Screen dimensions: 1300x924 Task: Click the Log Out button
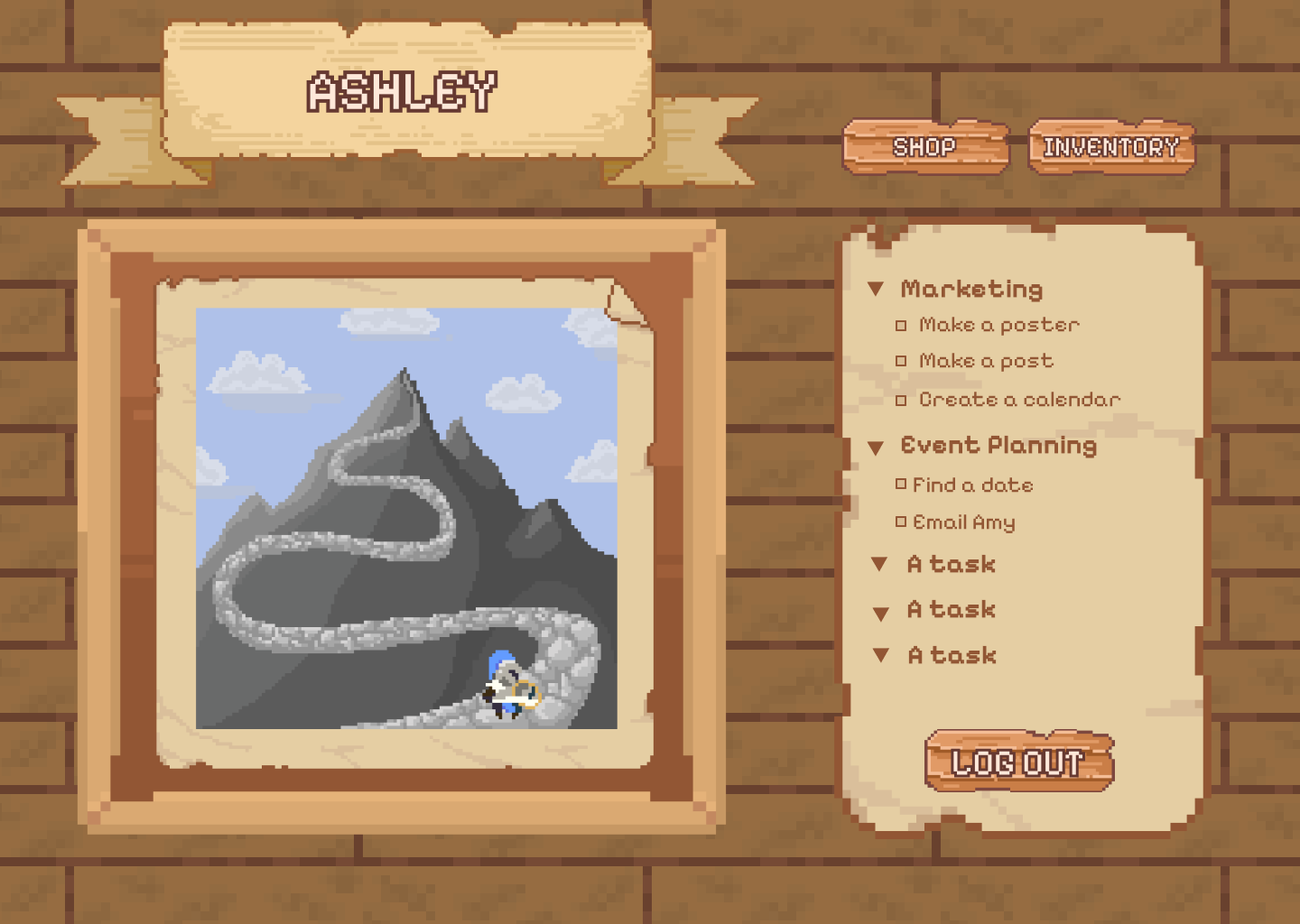pyautogui.click(x=1018, y=762)
